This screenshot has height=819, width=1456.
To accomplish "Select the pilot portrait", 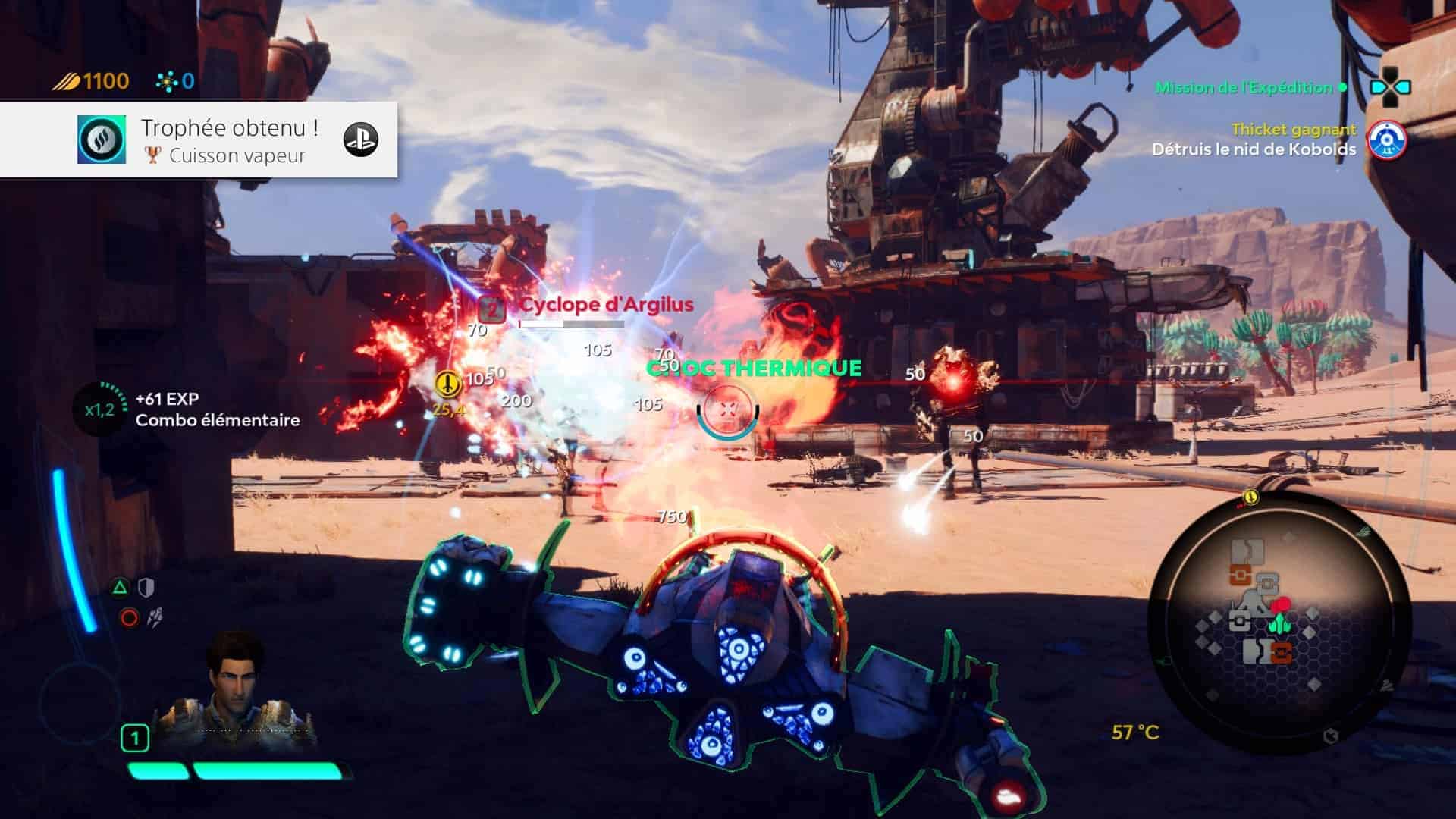I will 235,686.
